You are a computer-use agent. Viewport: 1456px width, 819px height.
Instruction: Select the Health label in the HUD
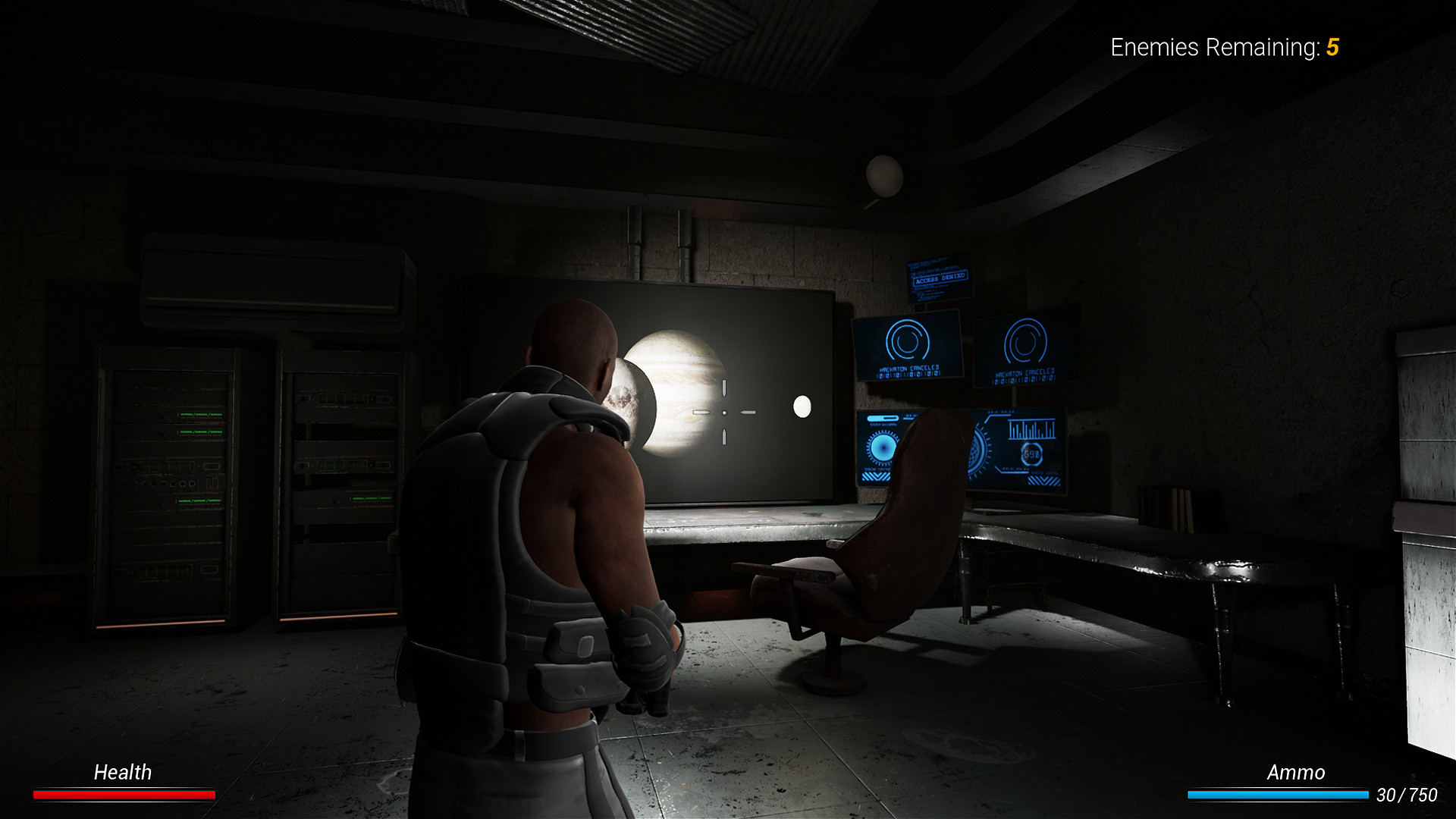[x=122, y=773]
